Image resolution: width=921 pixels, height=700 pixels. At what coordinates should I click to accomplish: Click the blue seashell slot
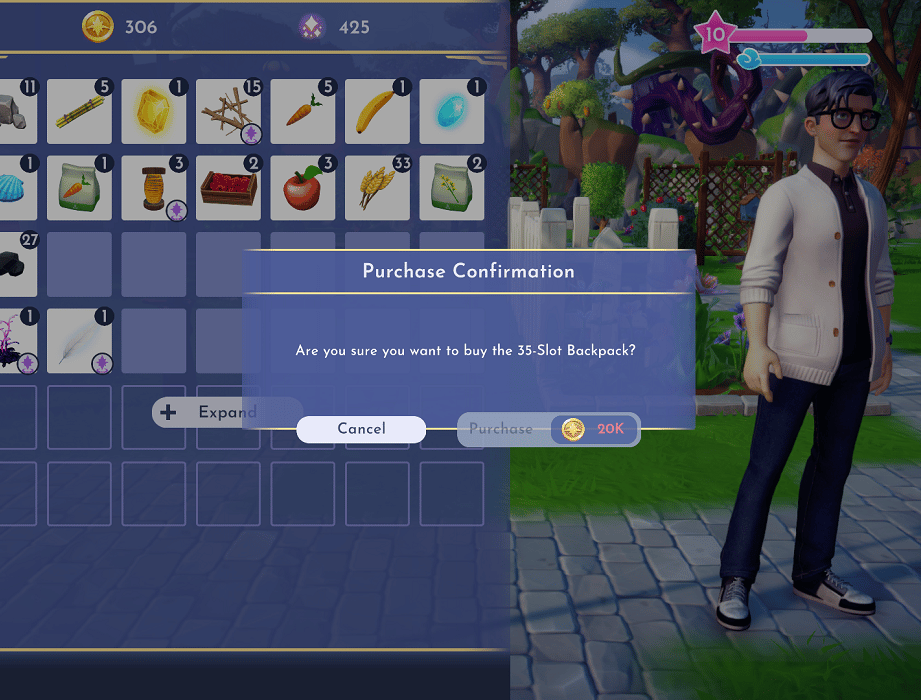[18, 187]
